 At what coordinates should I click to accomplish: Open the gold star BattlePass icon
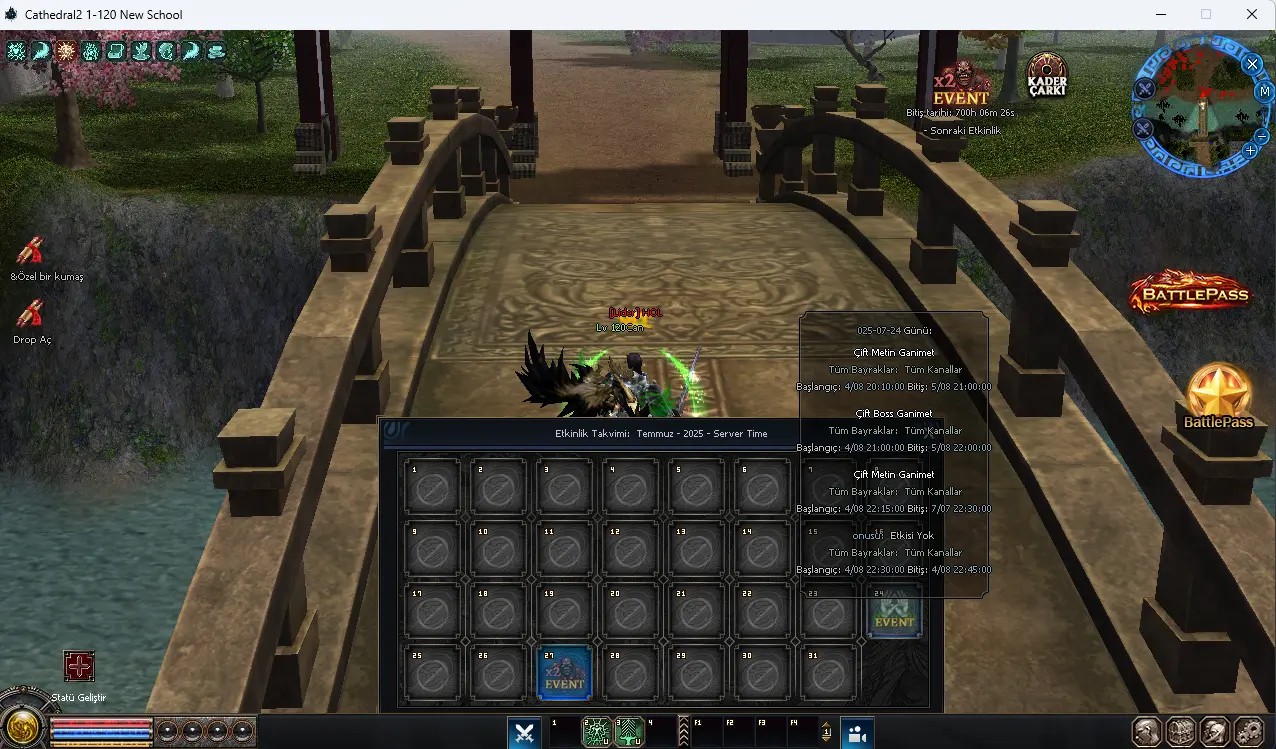tap(1218, 395)
